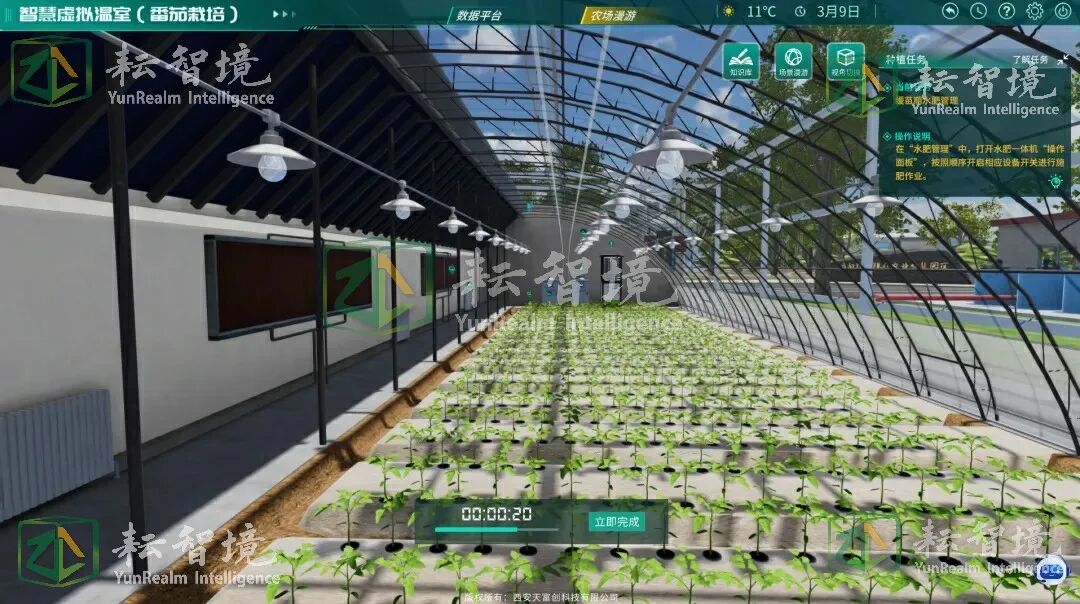Click the power exit icon
Image resolution: width=1080 pixels, height=604 pixels.
coord(1062,11)
